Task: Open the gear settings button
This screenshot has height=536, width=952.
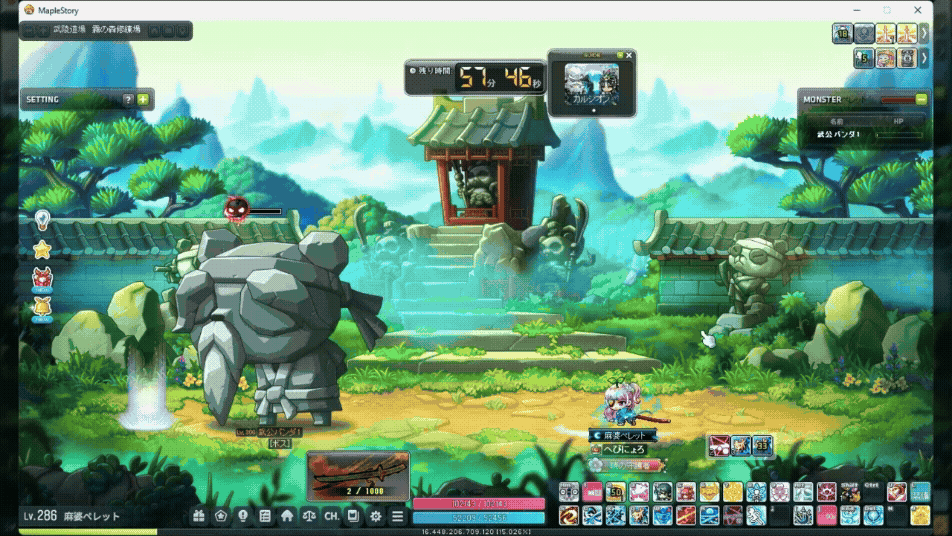Action: click(376, 516)
